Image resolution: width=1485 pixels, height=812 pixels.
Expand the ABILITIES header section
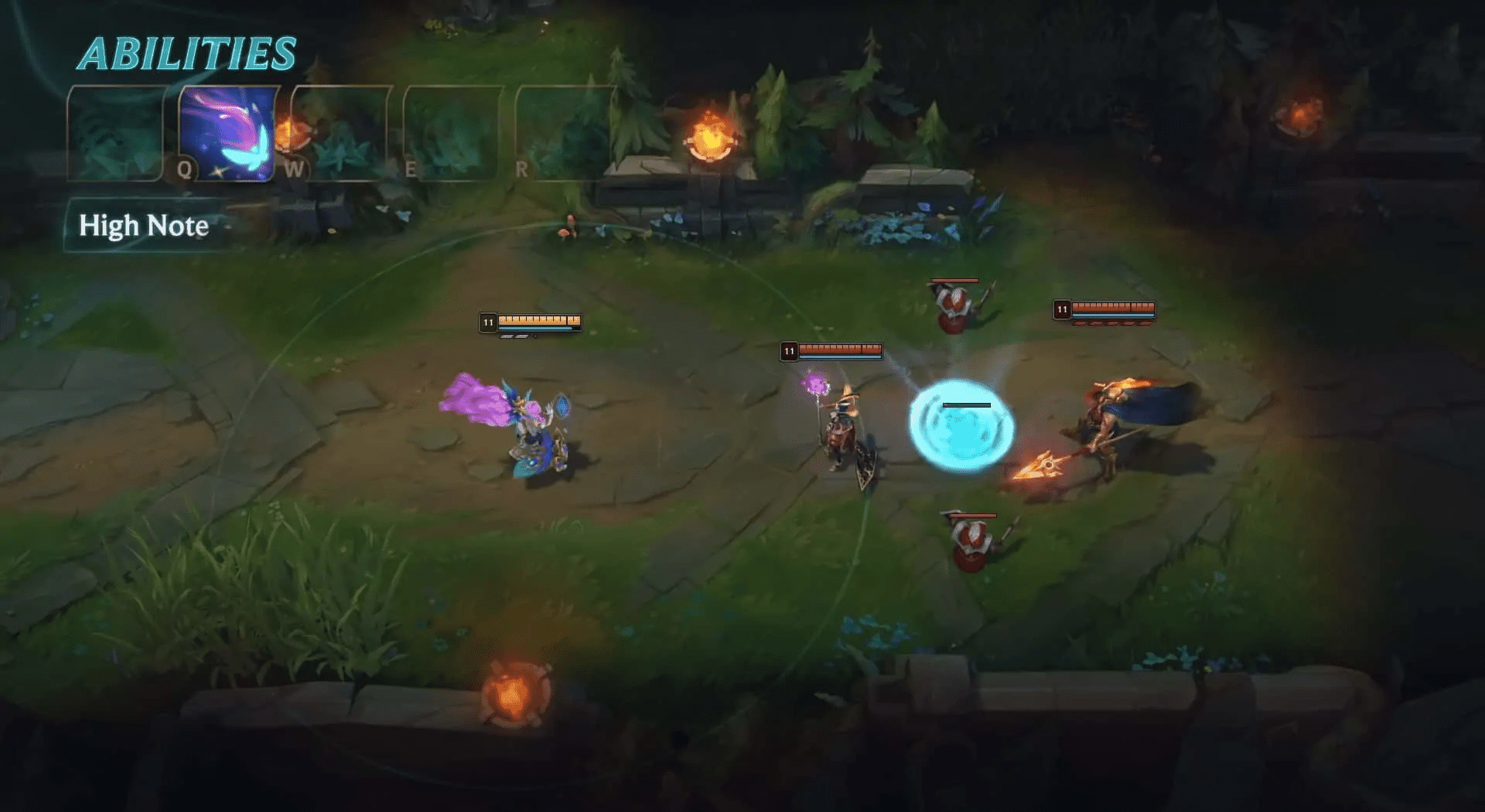pyautogui.click(x=188, y=52)
